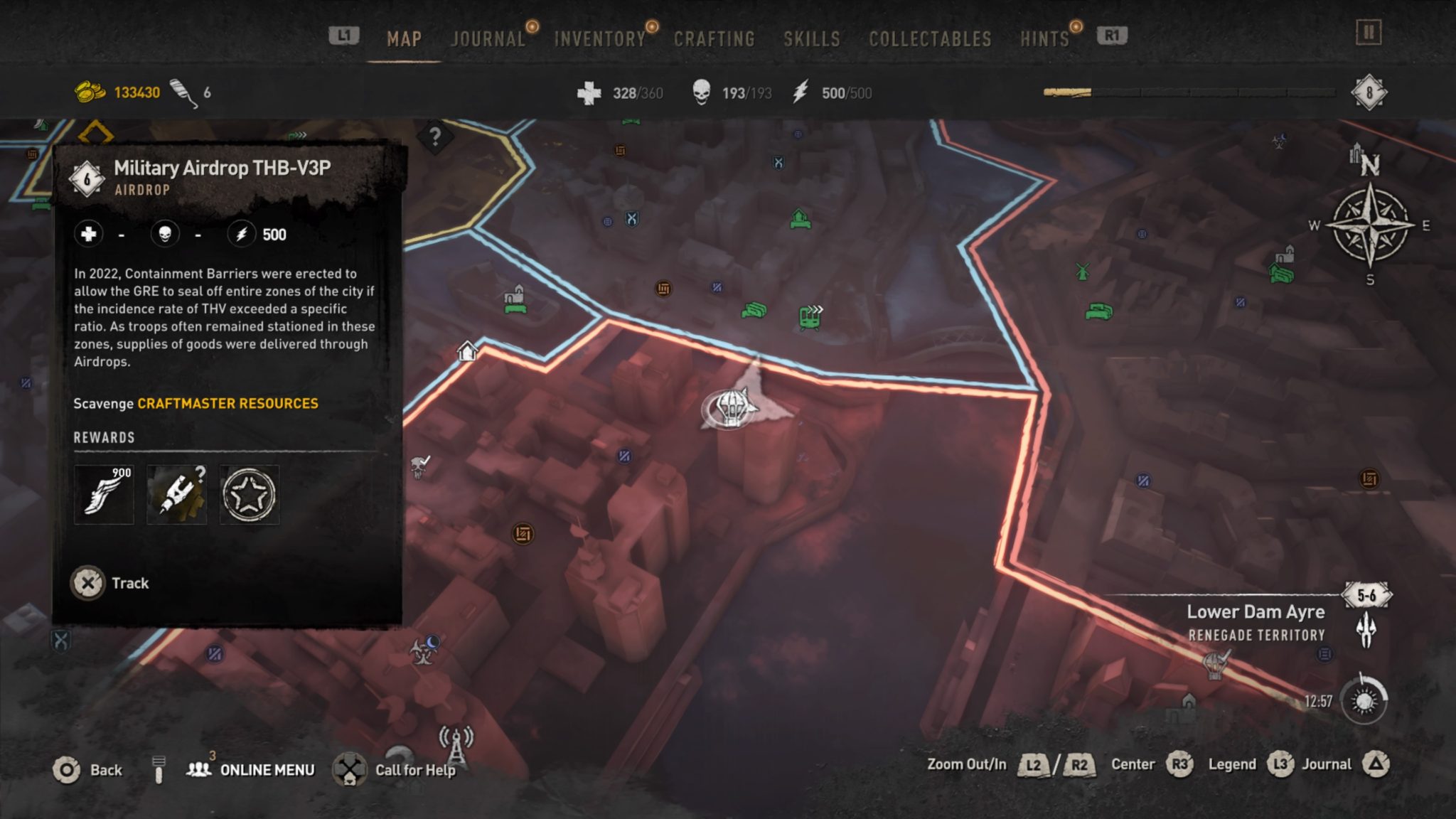The image size is (1456, 819).
Task: Open the Online Menu
Action: pos(262,769)
